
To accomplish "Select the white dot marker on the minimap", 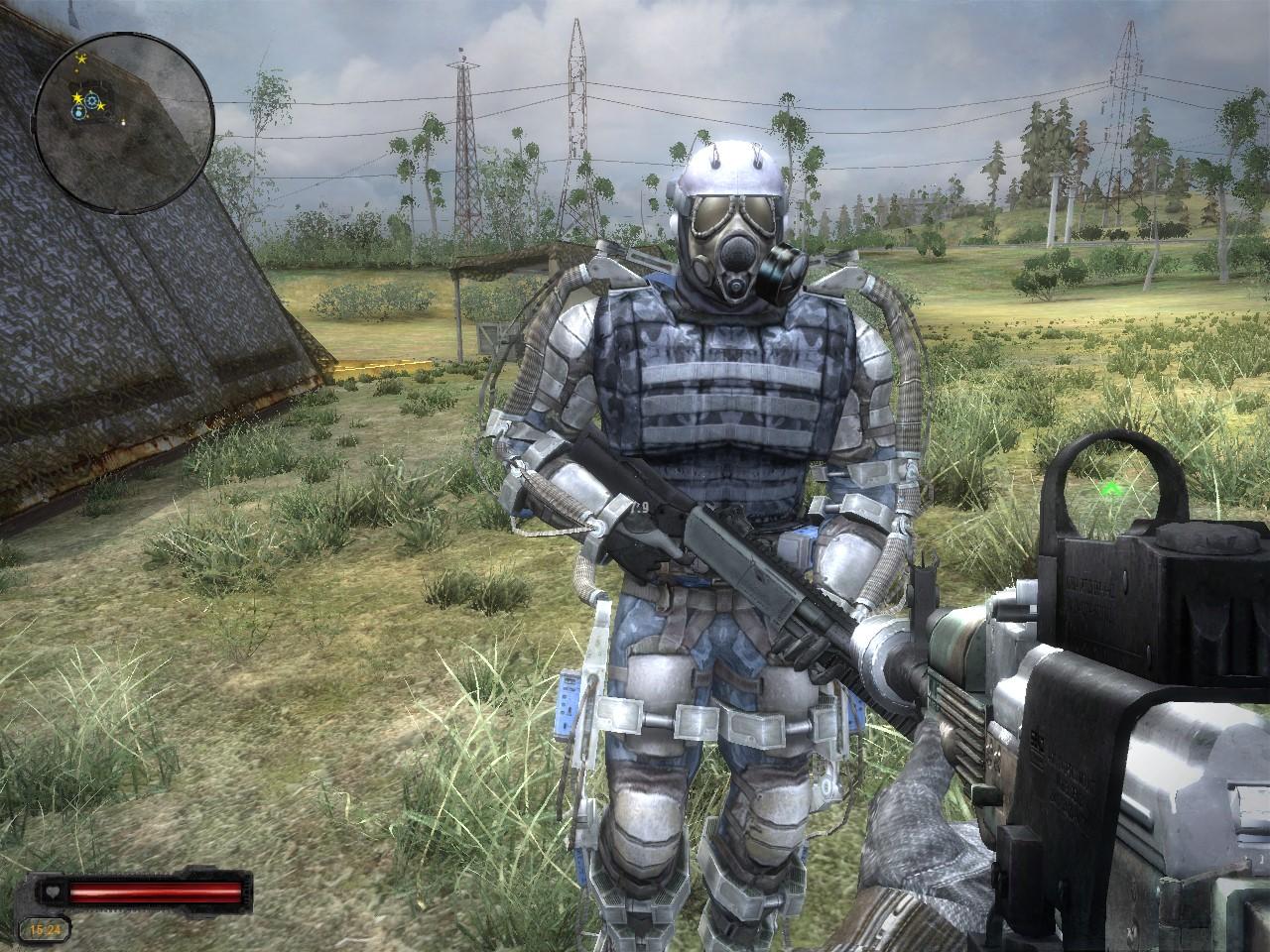I will pyautogui.click(x=124, y=121).
